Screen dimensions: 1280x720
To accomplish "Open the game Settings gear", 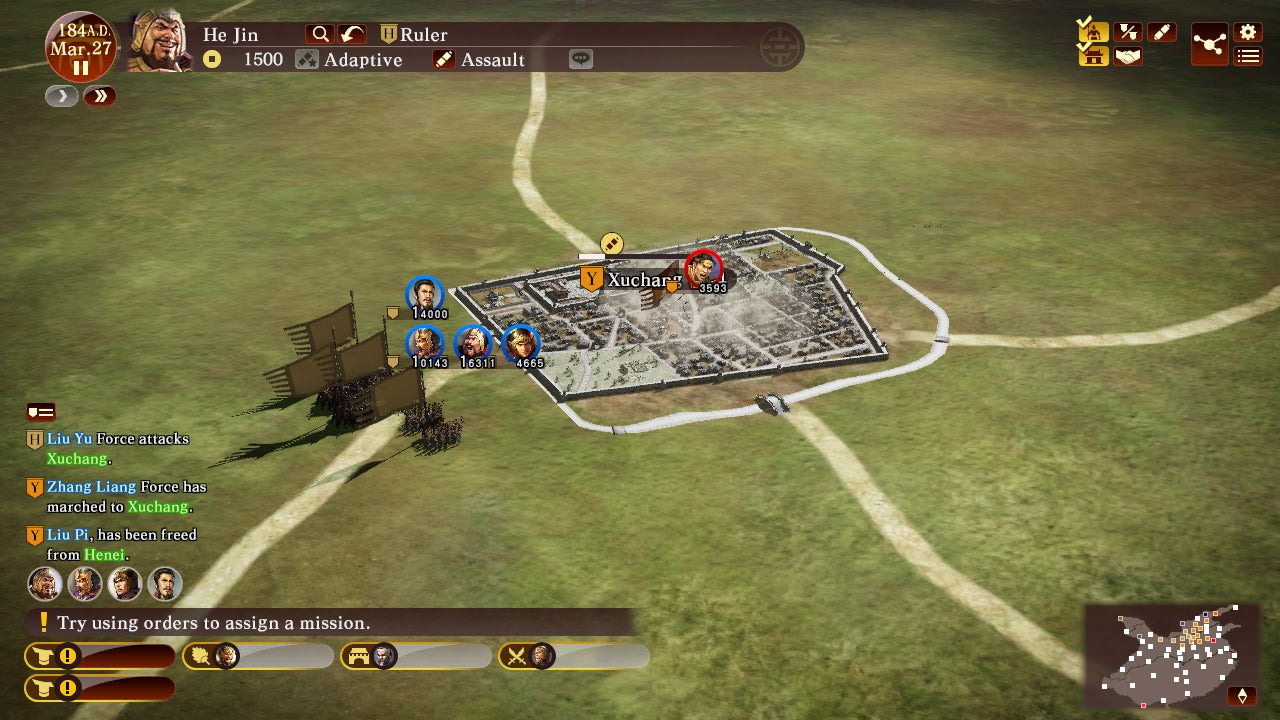I will coord(1247,30).
